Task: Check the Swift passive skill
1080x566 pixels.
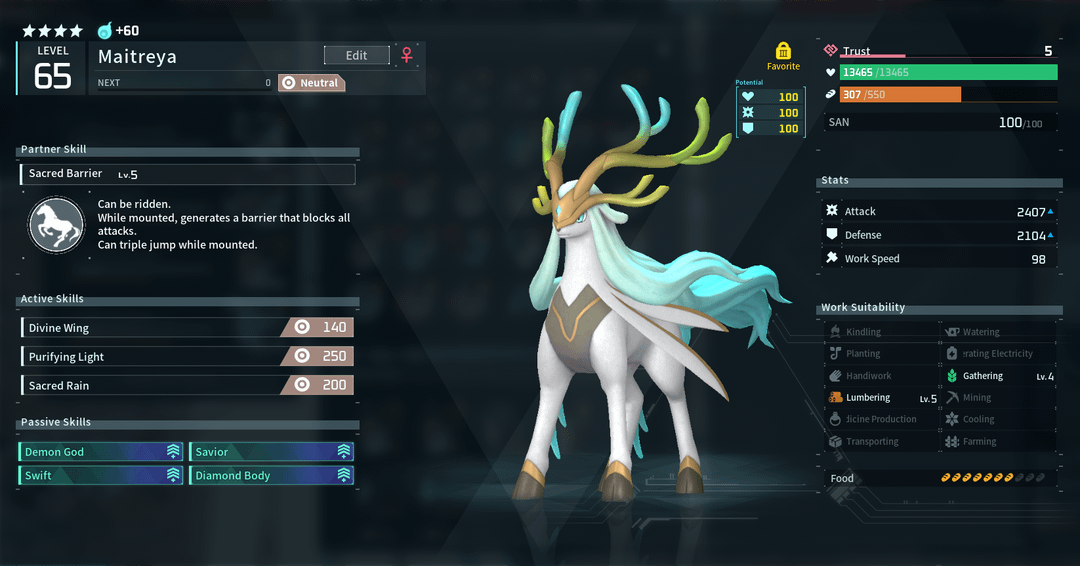Action: 101,476
